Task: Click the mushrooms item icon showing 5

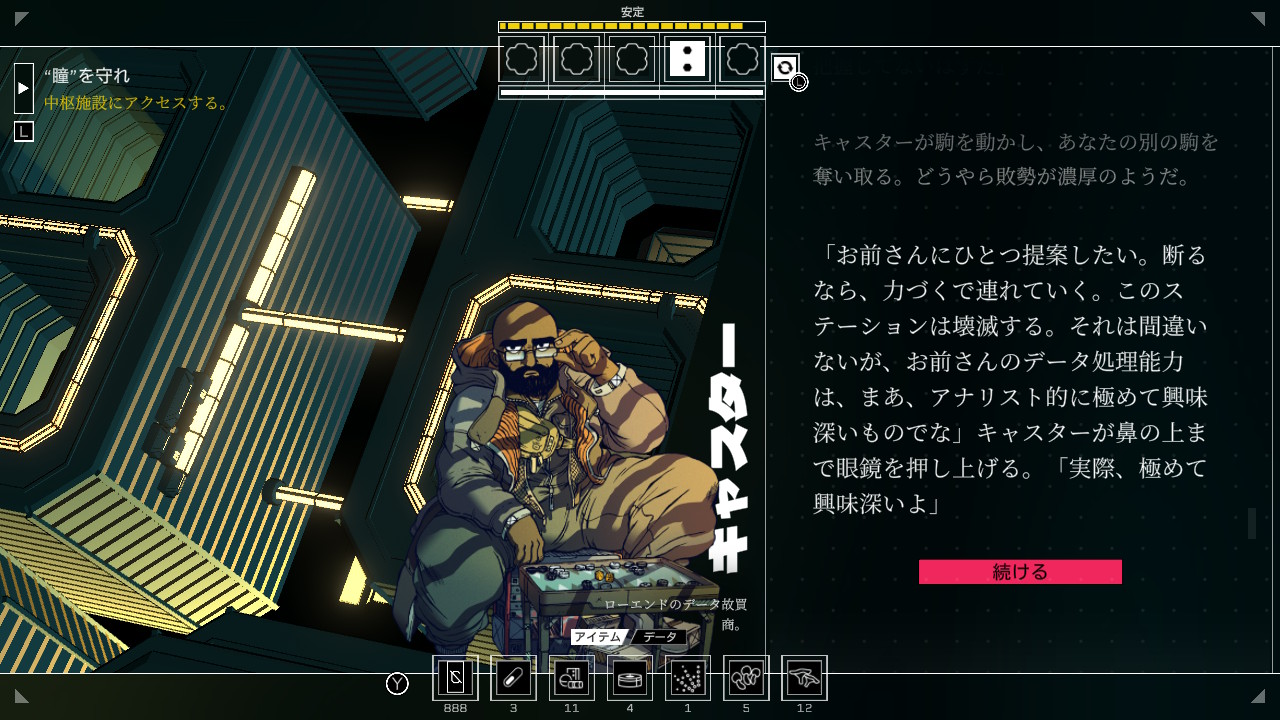Action: [745, 678]
